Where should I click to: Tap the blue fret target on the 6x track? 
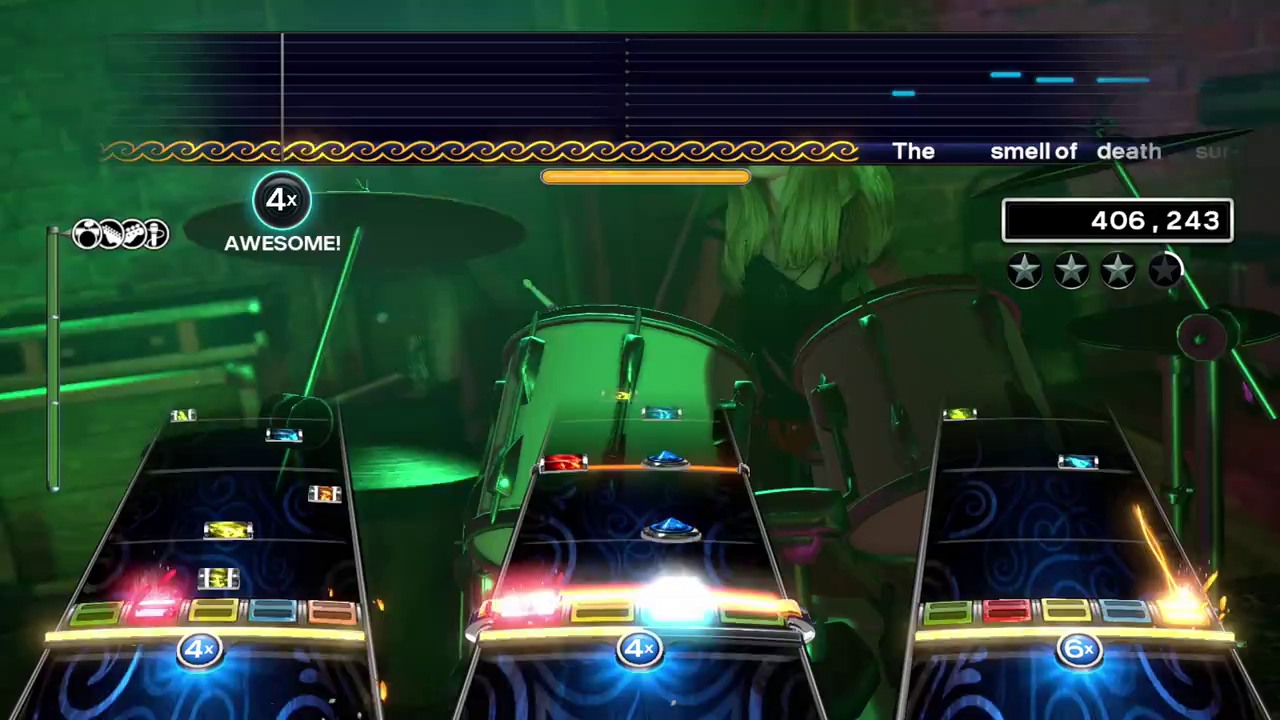[1122, 612]
